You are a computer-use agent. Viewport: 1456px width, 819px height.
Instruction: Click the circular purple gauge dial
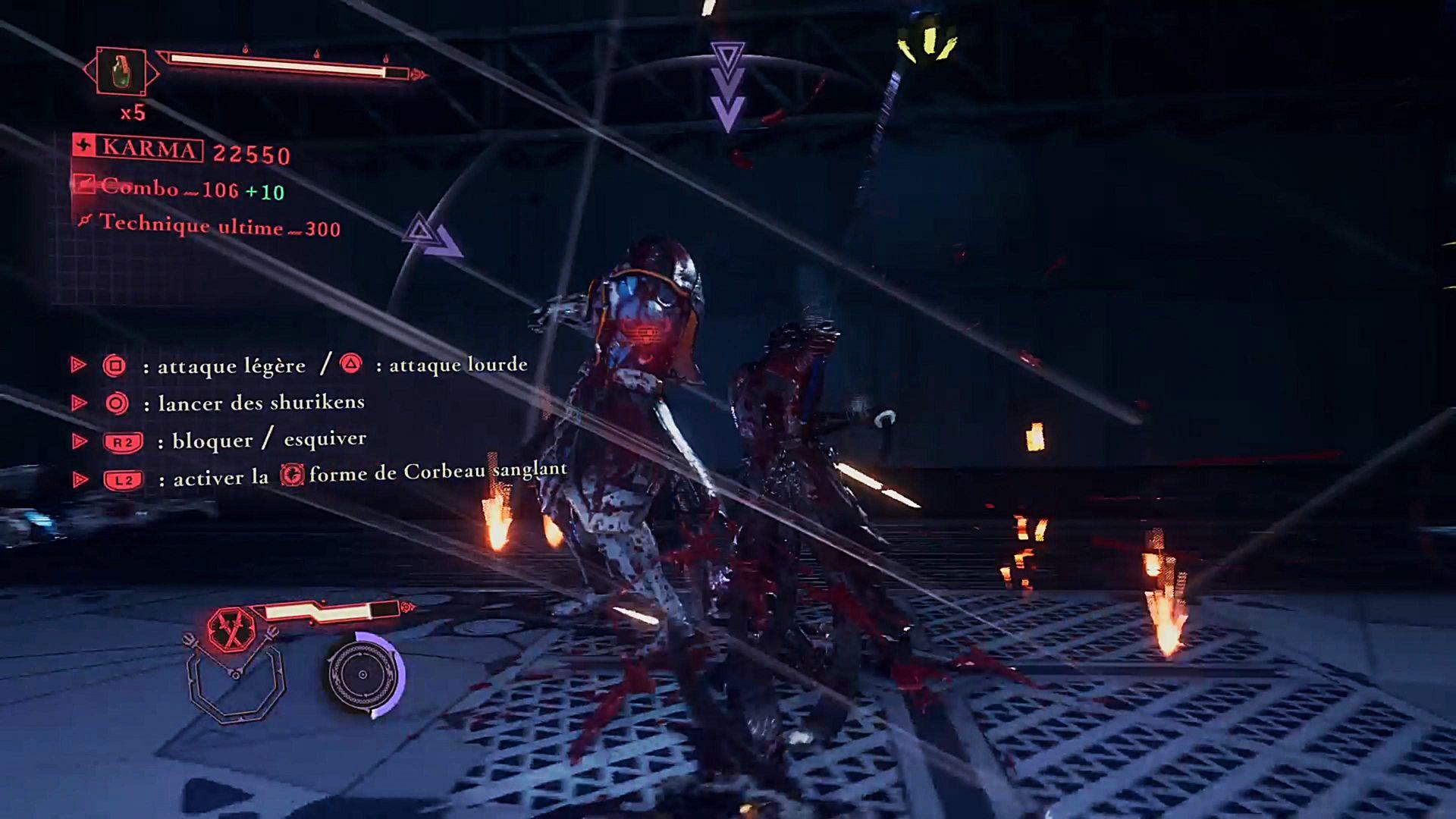[363, 674]
